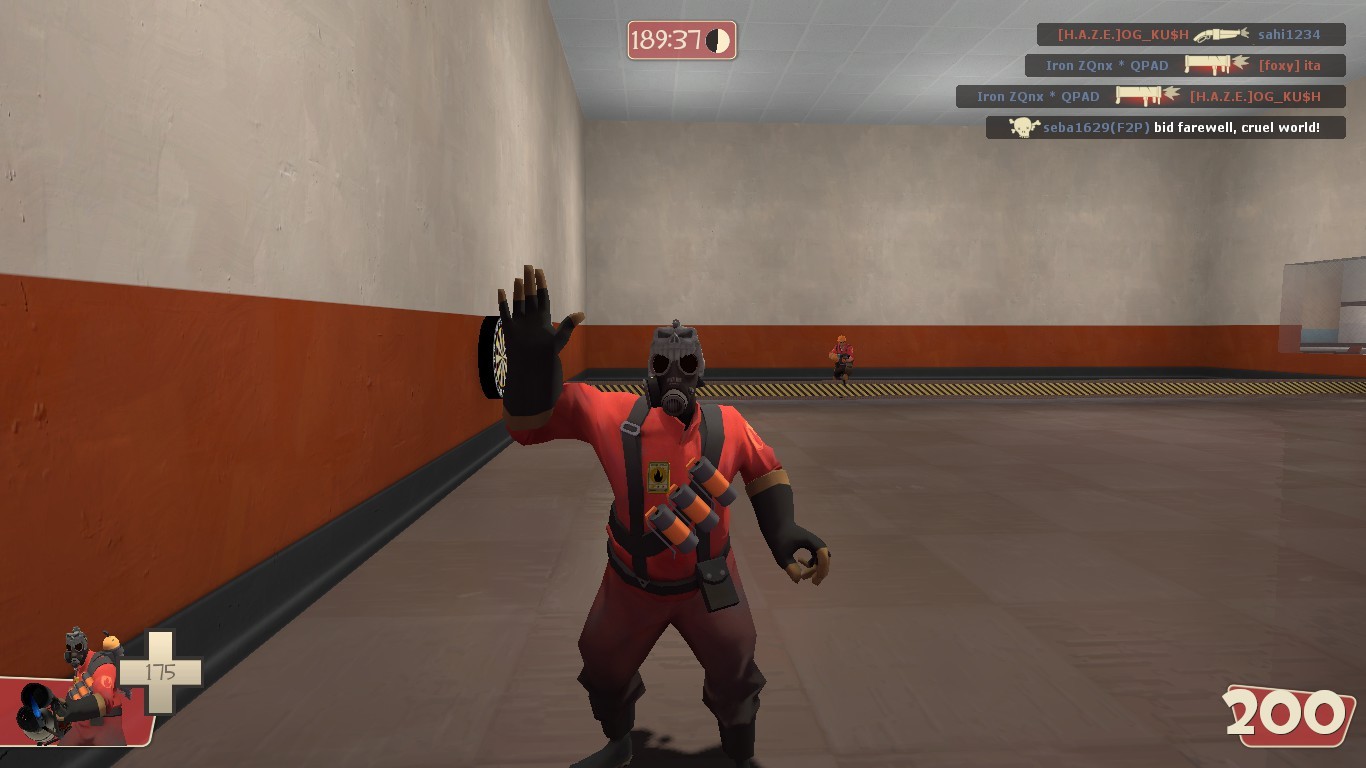Viewport: 1366px width, 768px height.
Task: Select the 'bid farewell, cruel world!' message
Action: pos(1237,127)
